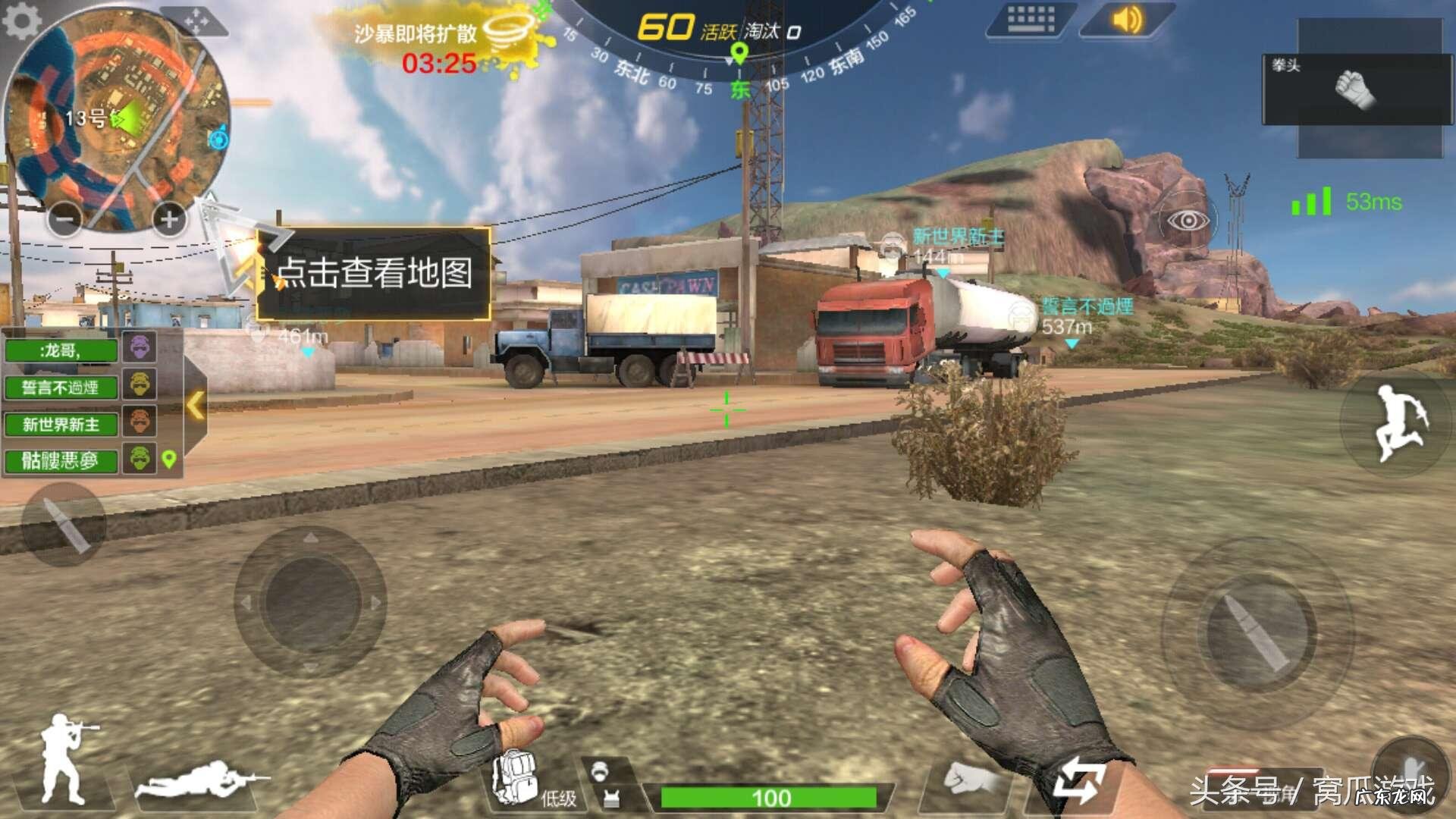This screenshot has width=1456, height=819.
Task: Tap the green health bar showing 100
Action: point(770,798)
